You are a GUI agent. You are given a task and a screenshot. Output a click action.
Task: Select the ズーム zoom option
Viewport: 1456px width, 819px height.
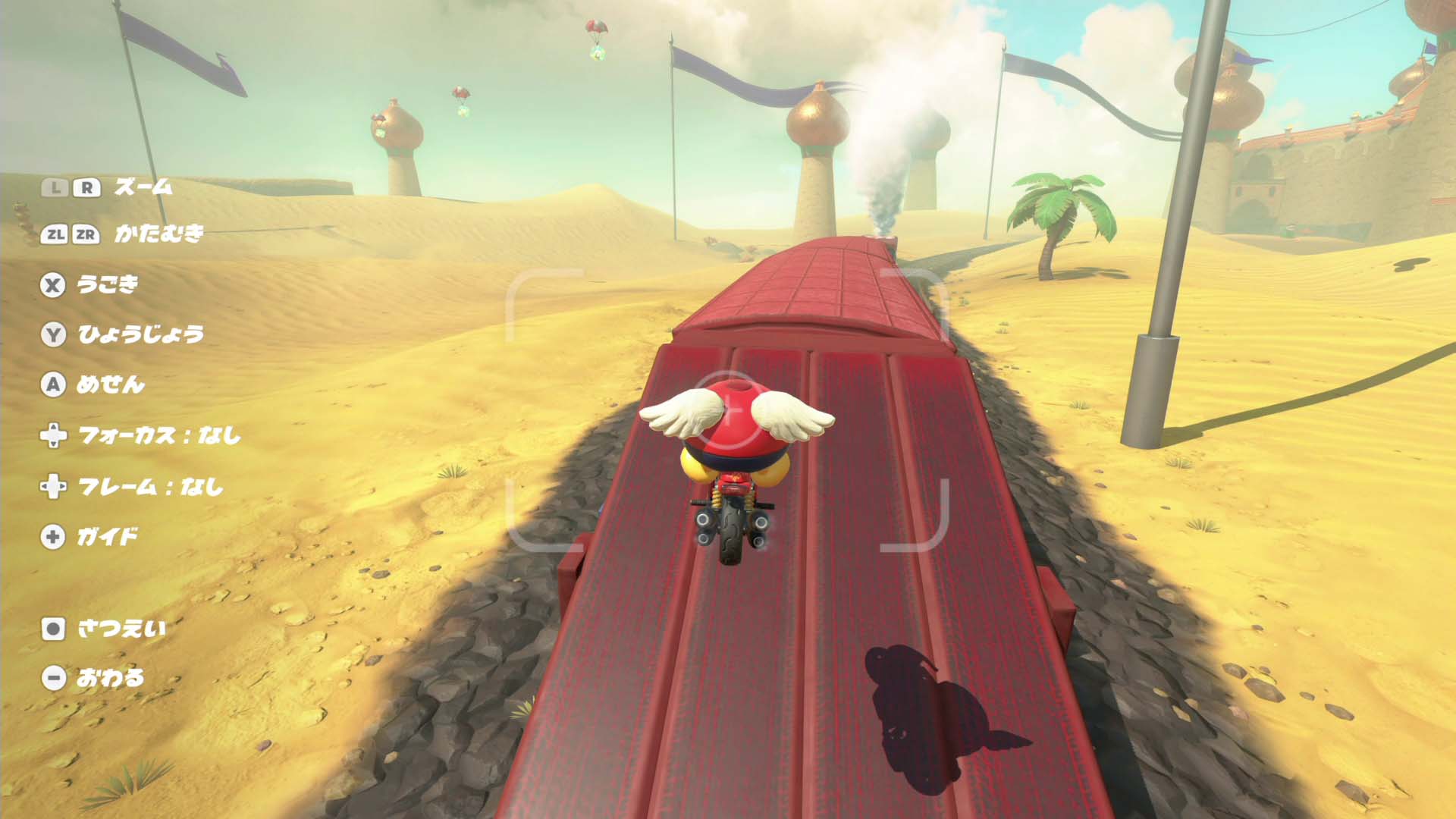pos(143,187)
